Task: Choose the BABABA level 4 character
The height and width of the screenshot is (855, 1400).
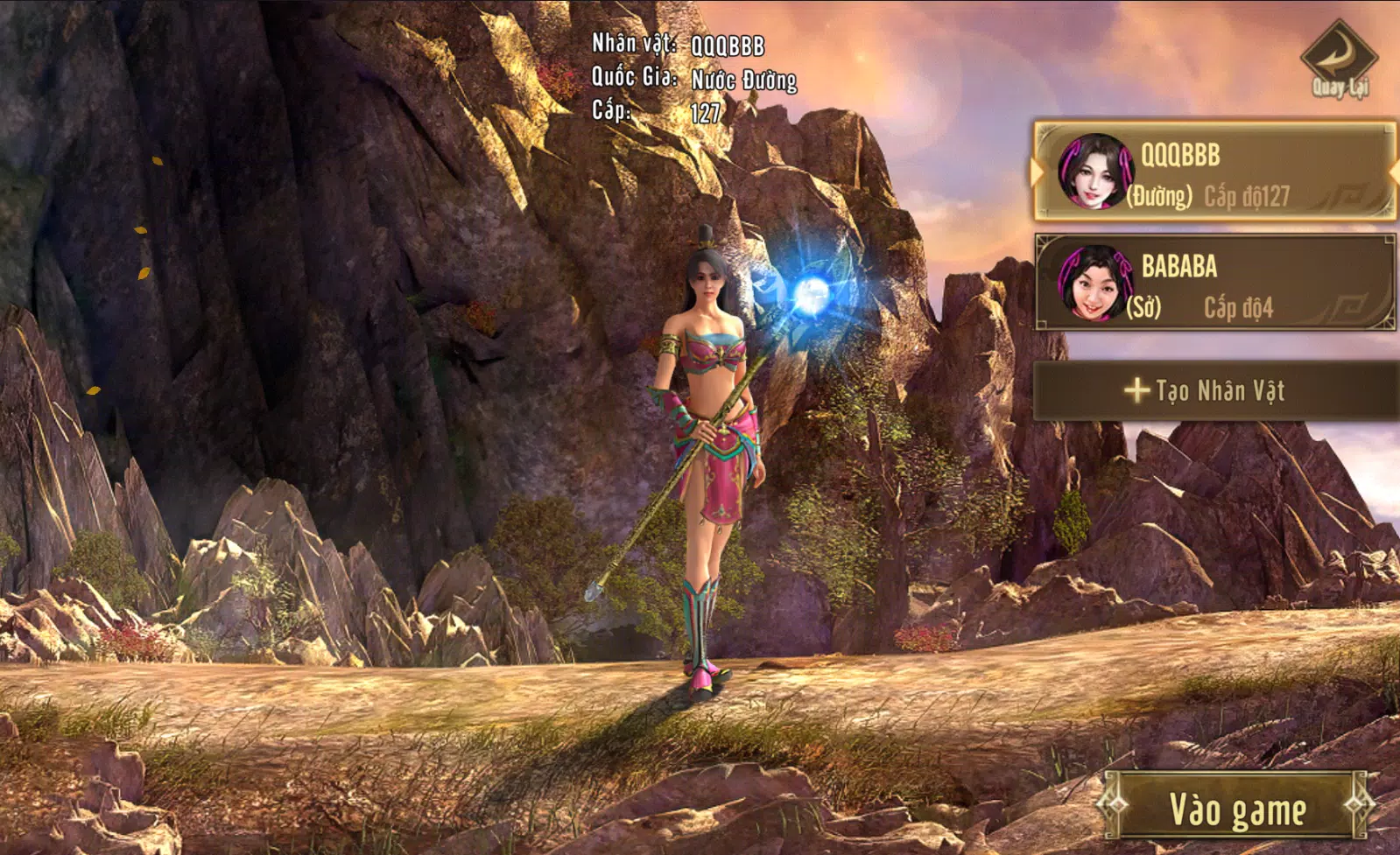Action: [x=1214, y=283]
